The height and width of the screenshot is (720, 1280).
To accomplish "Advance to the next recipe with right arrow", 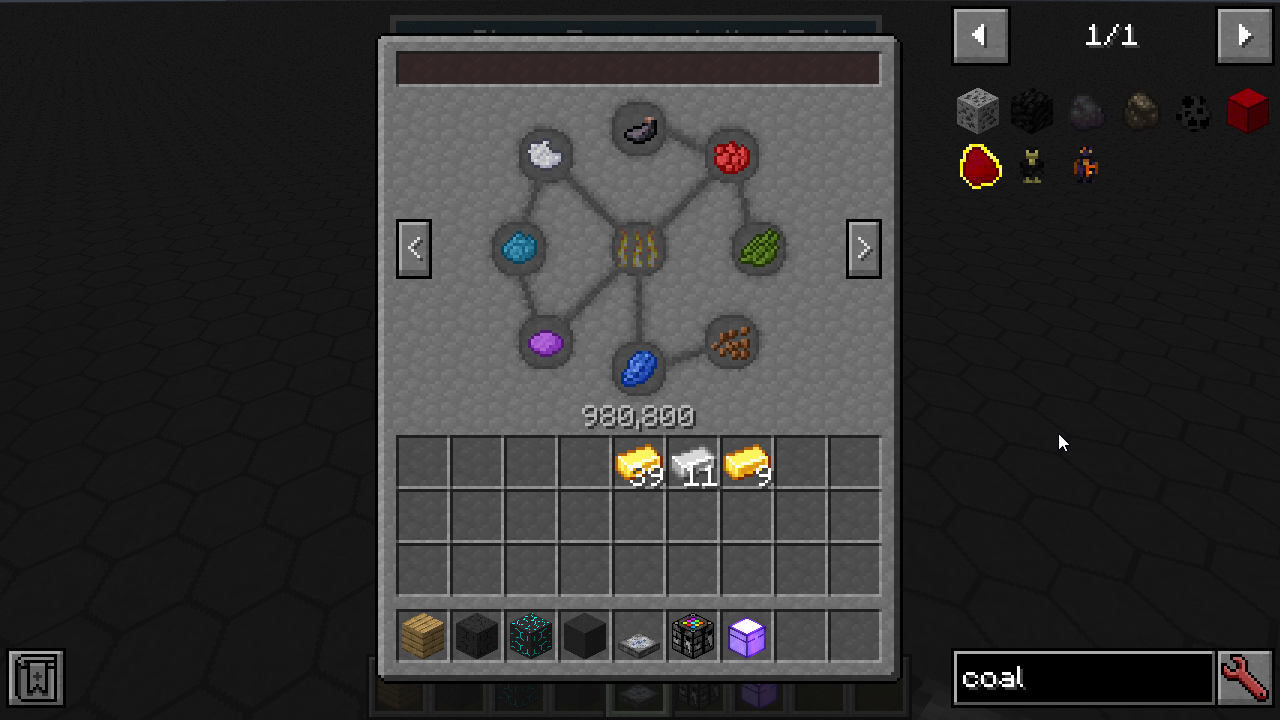I will pos(864,248).
